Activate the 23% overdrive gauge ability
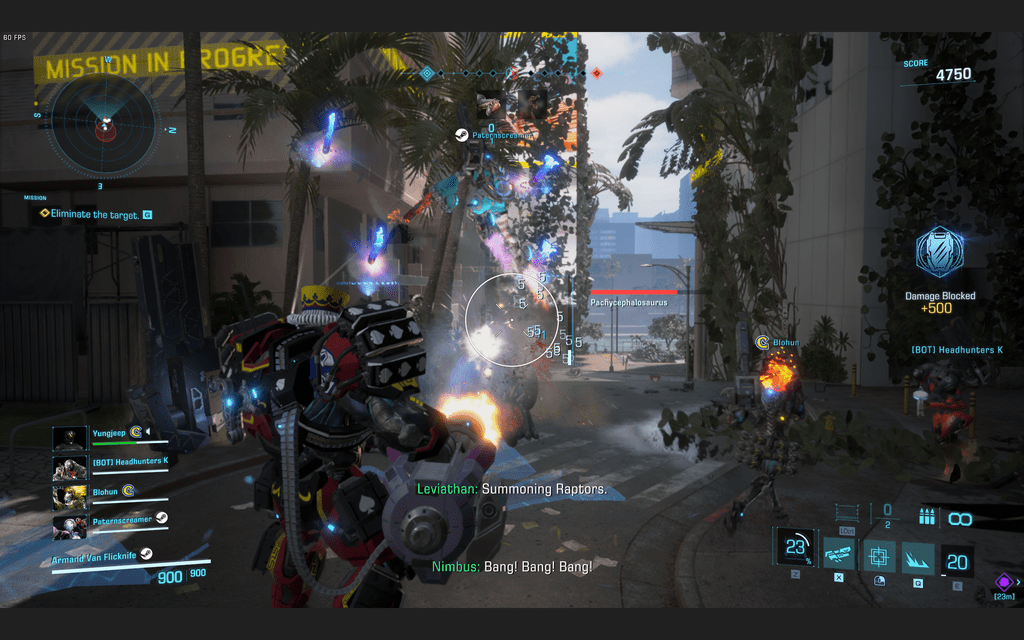The width and height of the screenshot is (1024, 640). pos(795,549)
